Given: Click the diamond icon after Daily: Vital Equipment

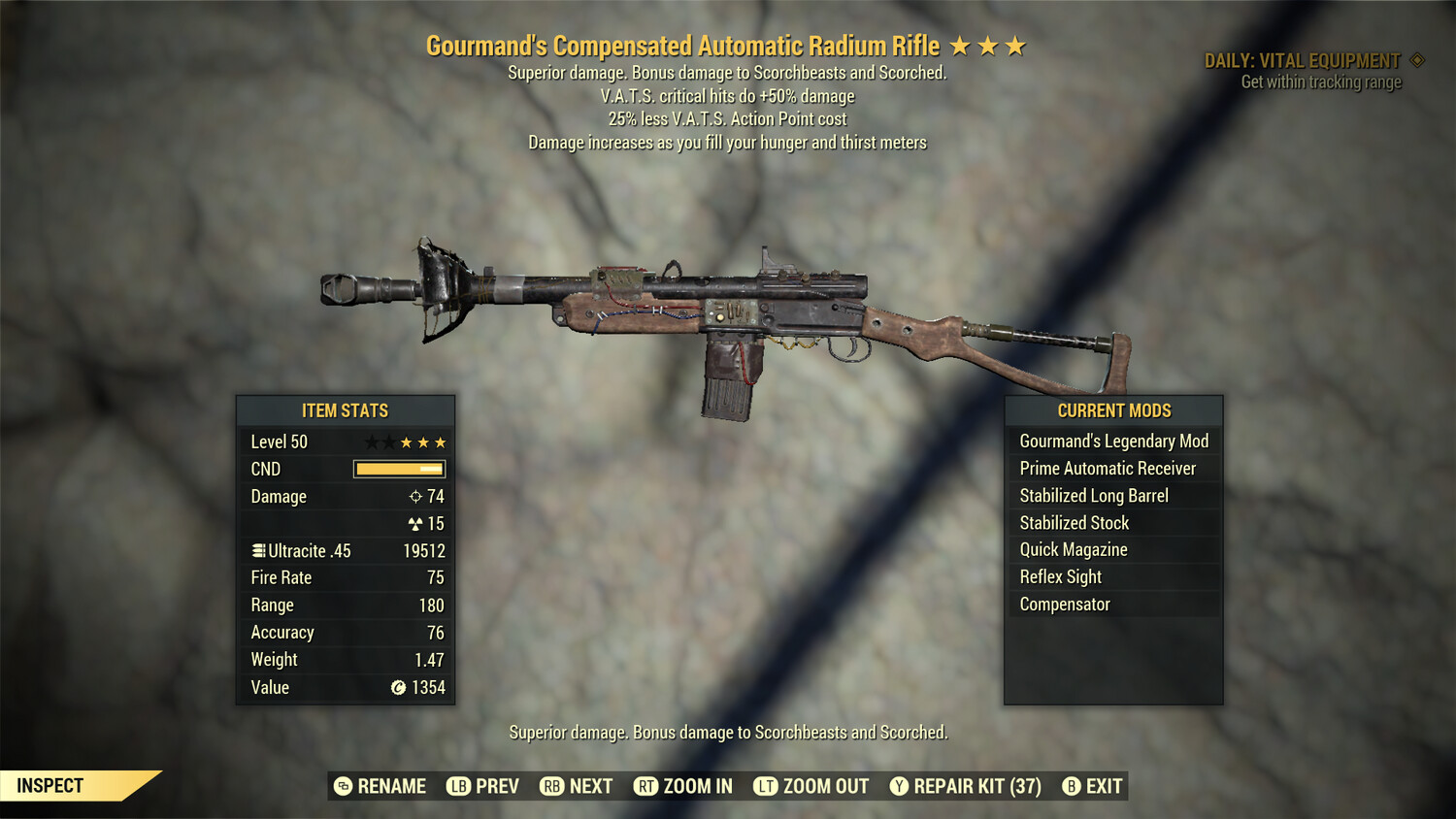Looking at the screenshot, I should point(1415,59).
